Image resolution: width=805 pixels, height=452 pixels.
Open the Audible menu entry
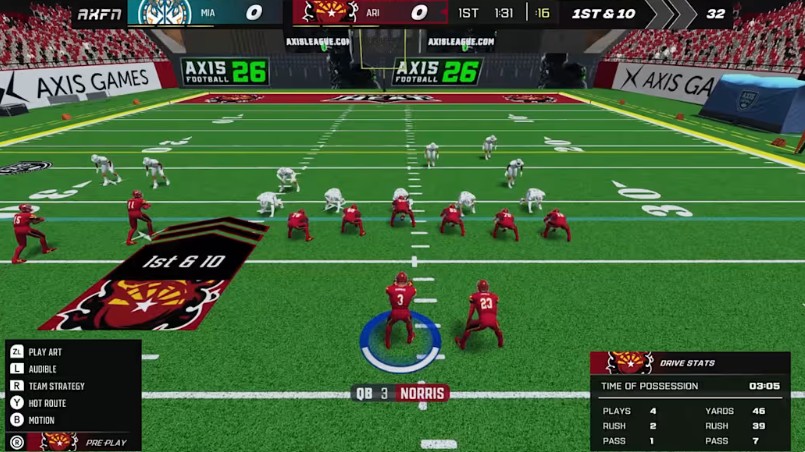42,369
